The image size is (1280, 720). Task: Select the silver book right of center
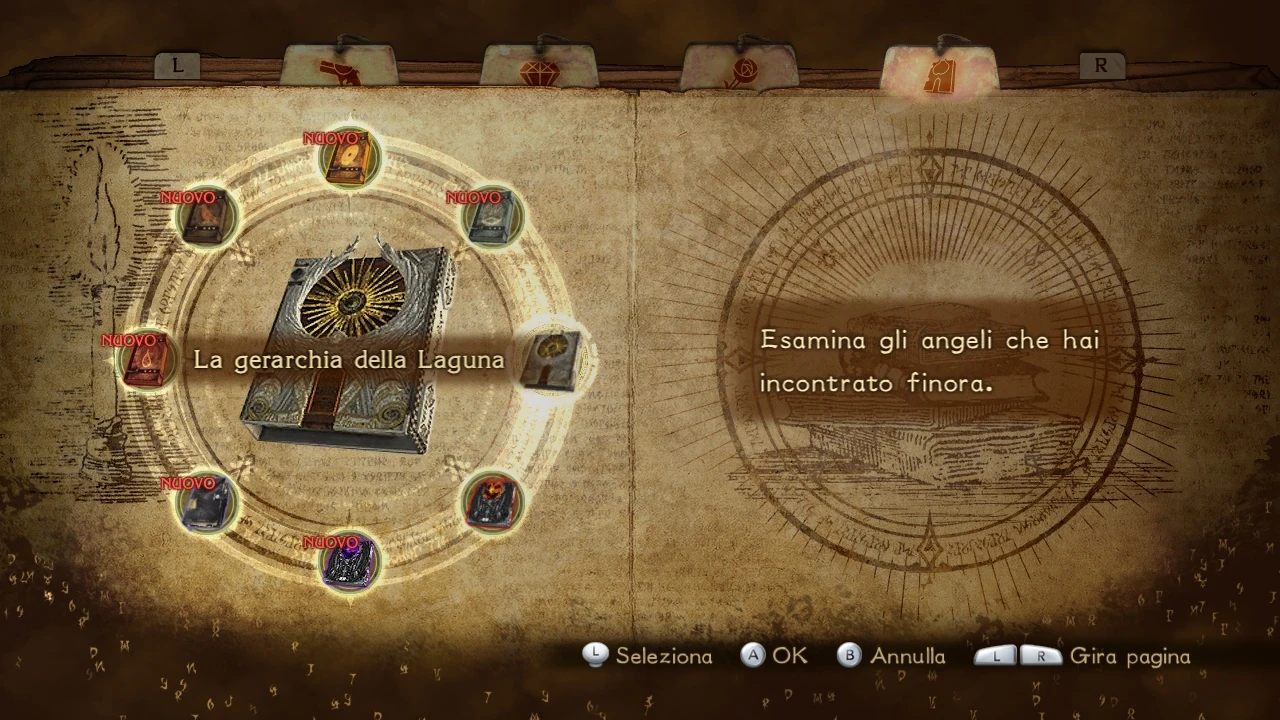coord(551,360)
